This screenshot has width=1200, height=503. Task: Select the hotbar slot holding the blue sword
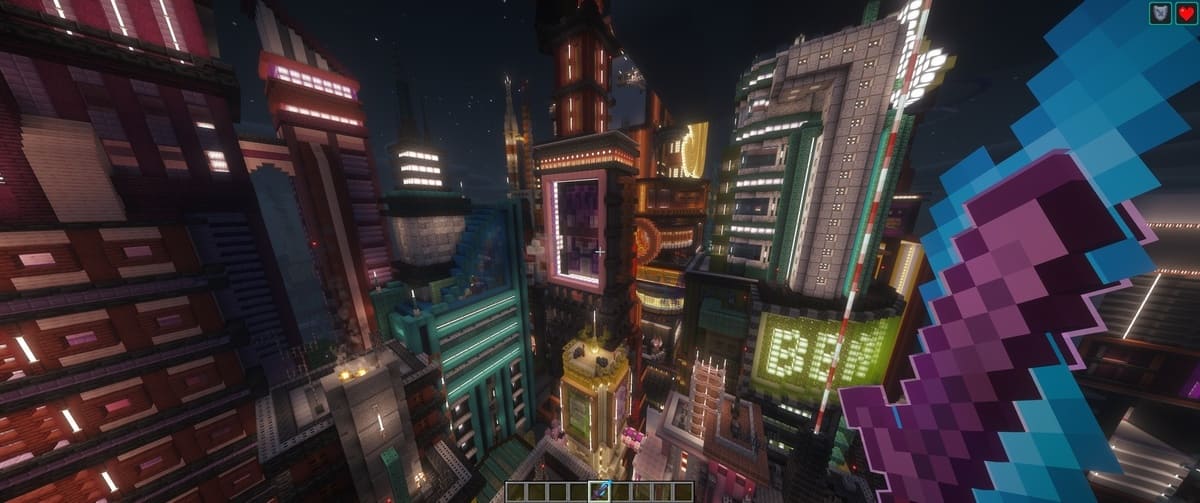coord(600,490)
